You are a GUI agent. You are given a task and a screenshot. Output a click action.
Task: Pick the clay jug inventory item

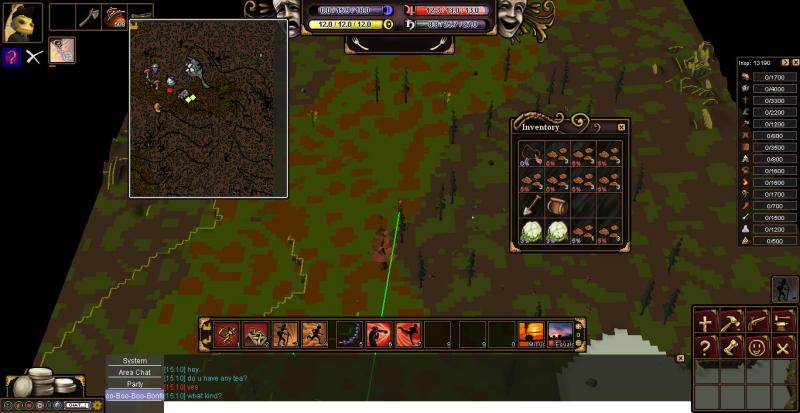558,207
